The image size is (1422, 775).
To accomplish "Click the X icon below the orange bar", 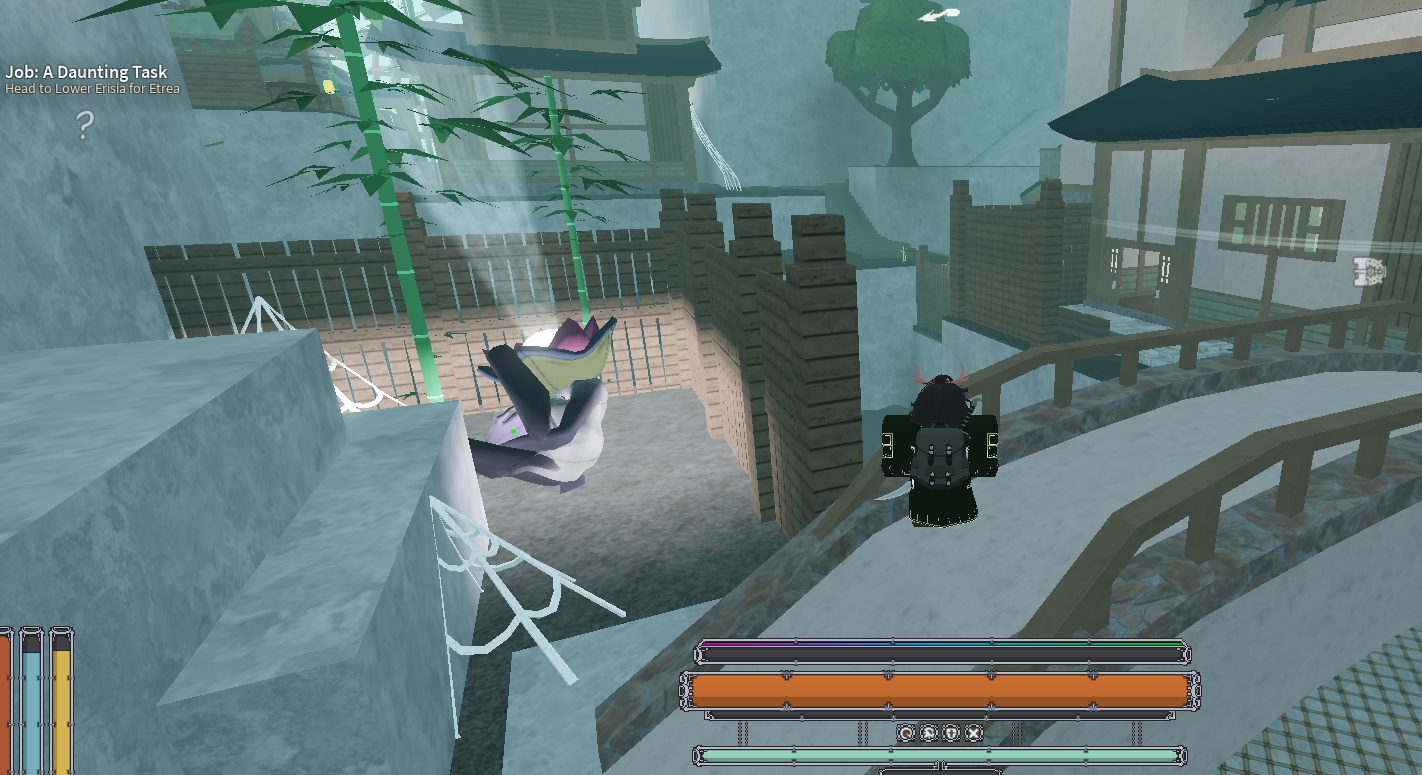I will [x=973, y=733].
